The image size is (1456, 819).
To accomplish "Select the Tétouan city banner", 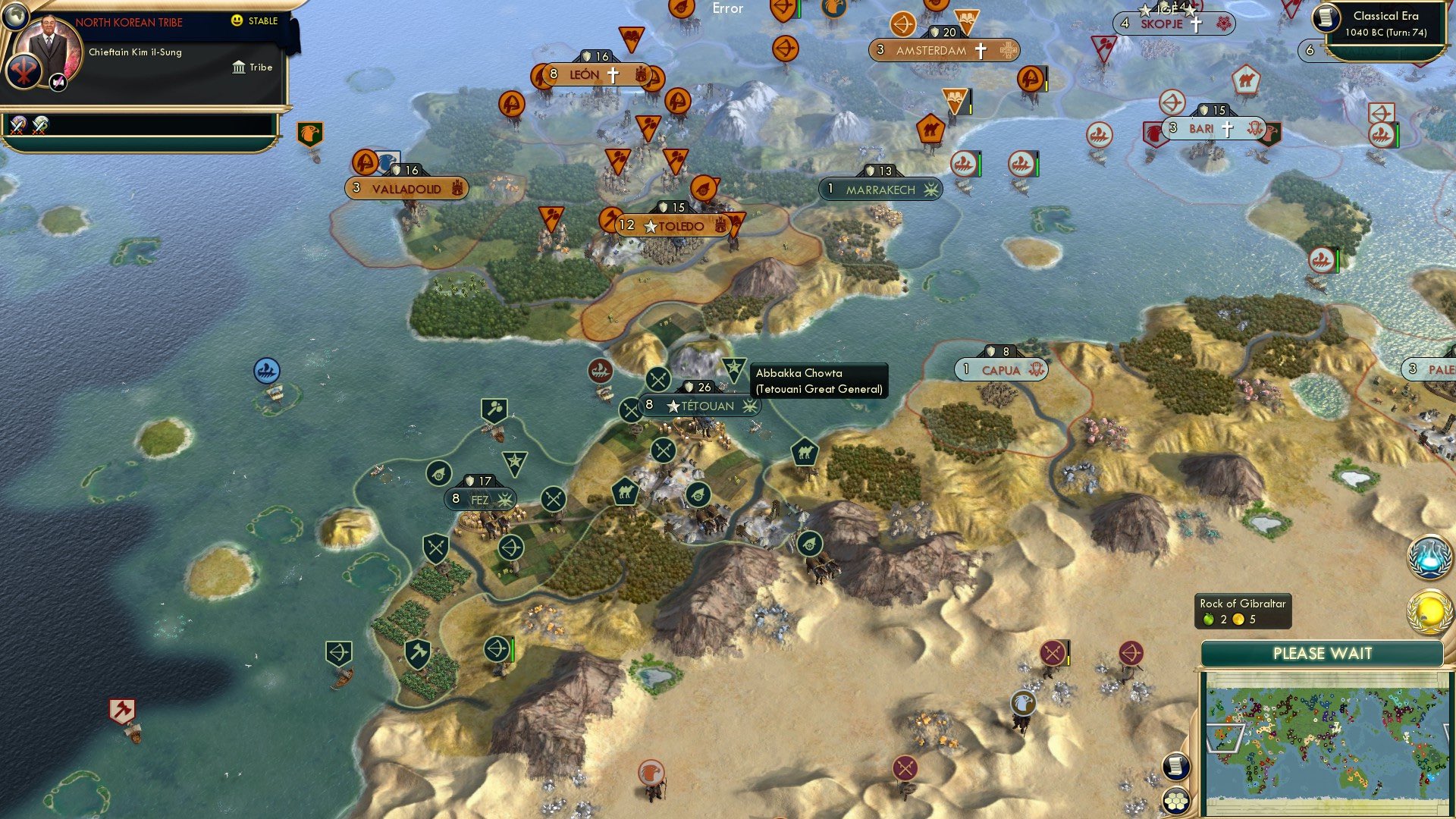I will click(701, 406).
